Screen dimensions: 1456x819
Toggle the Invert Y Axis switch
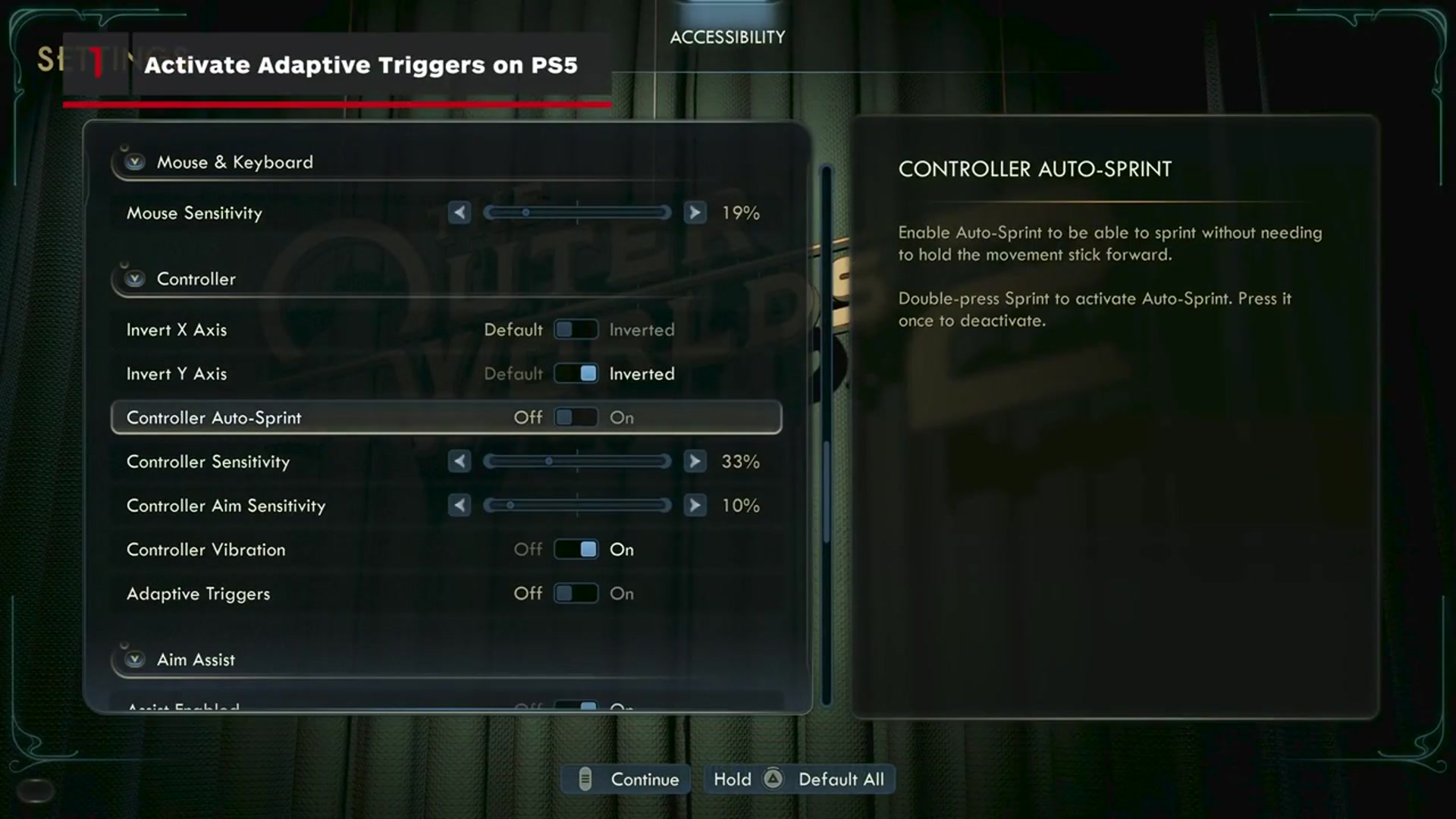click(x=576, y=374)
